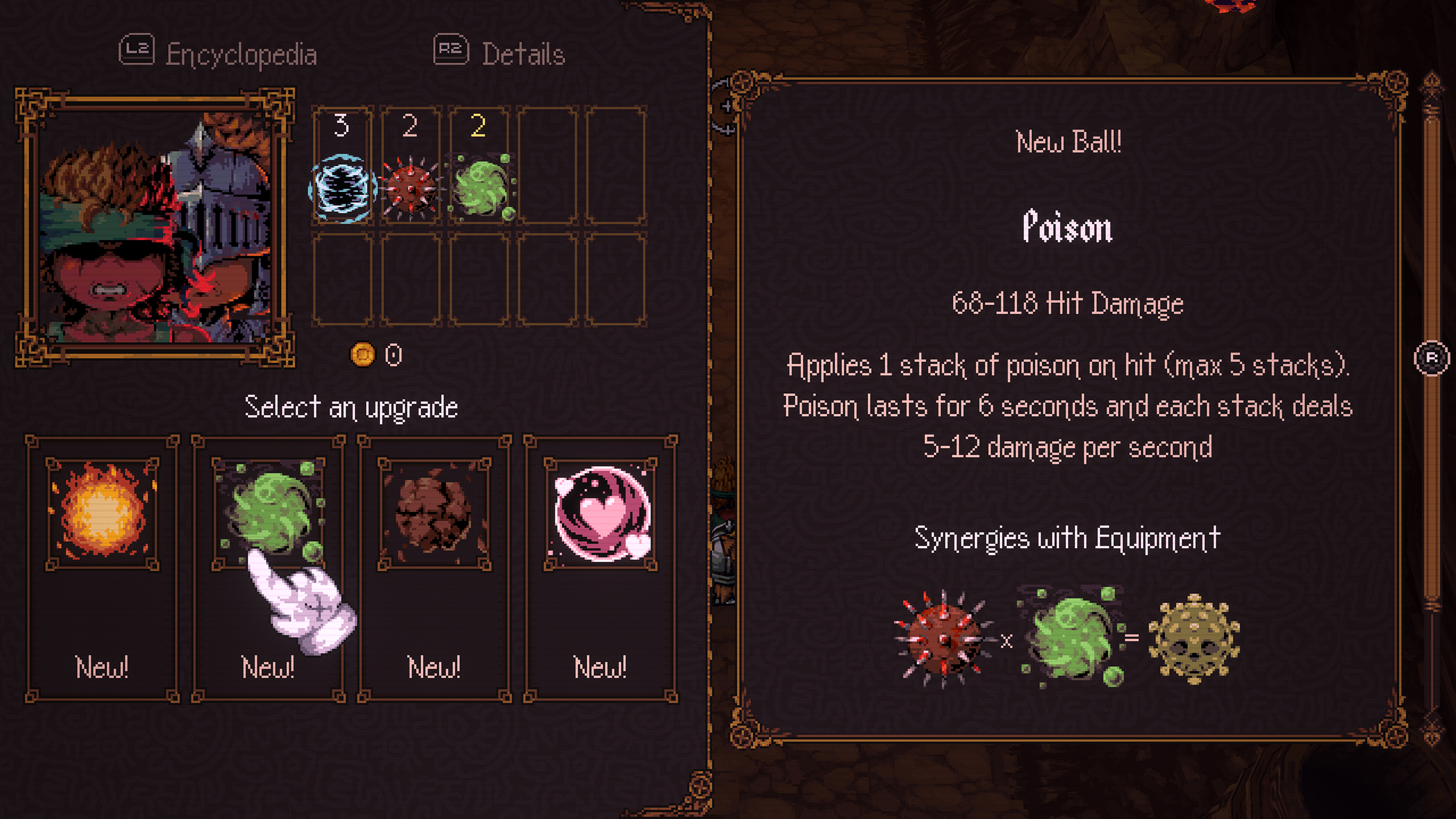Switch to the Details tab
The image size is (1456, 819).
coord(500,53)
